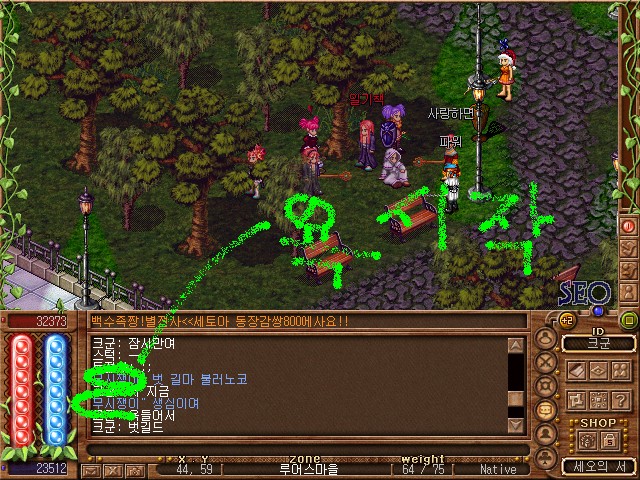Viewport: 640px width, 480px height.
Task: Select the crossed swords round icon
Action: click(x=546, y=363)
